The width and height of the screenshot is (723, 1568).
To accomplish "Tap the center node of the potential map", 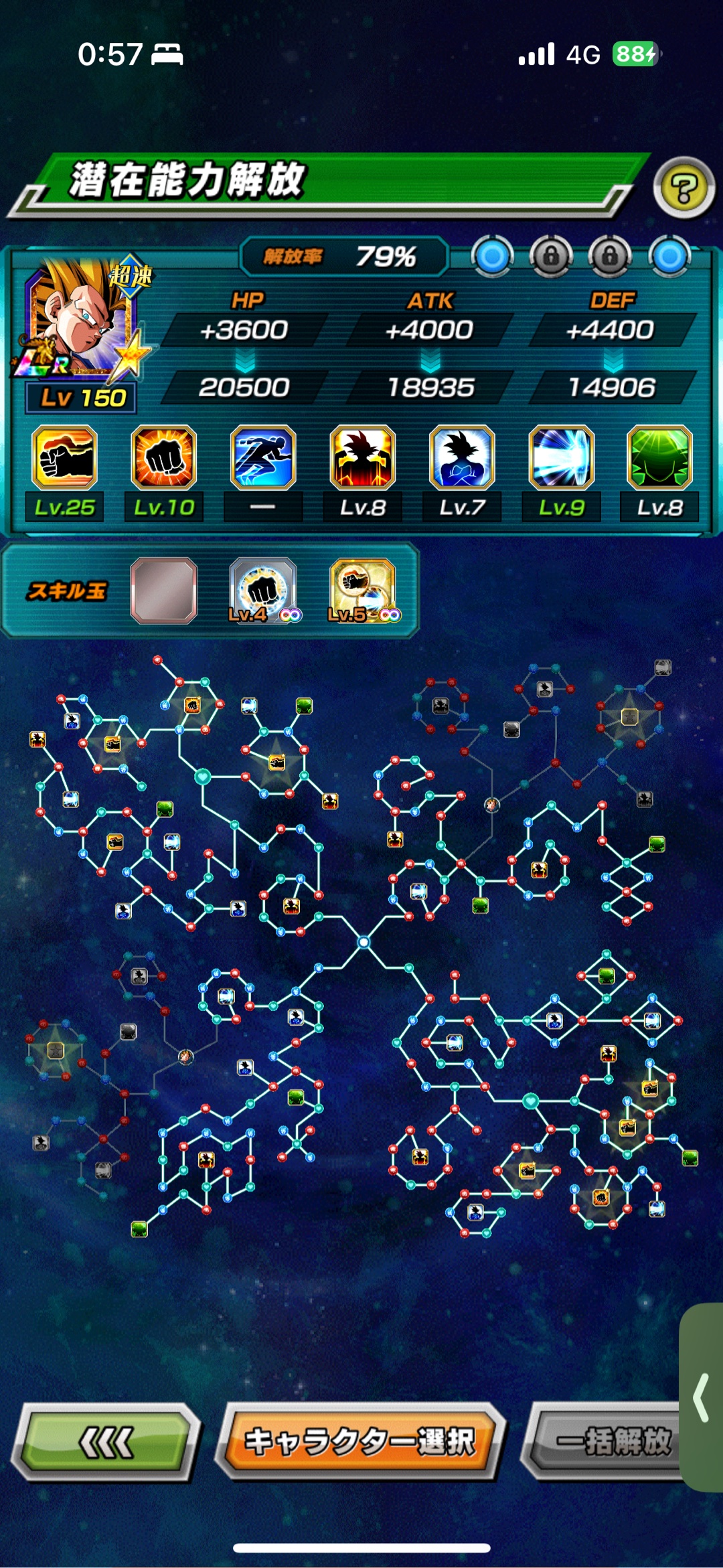I will point(364,942).
